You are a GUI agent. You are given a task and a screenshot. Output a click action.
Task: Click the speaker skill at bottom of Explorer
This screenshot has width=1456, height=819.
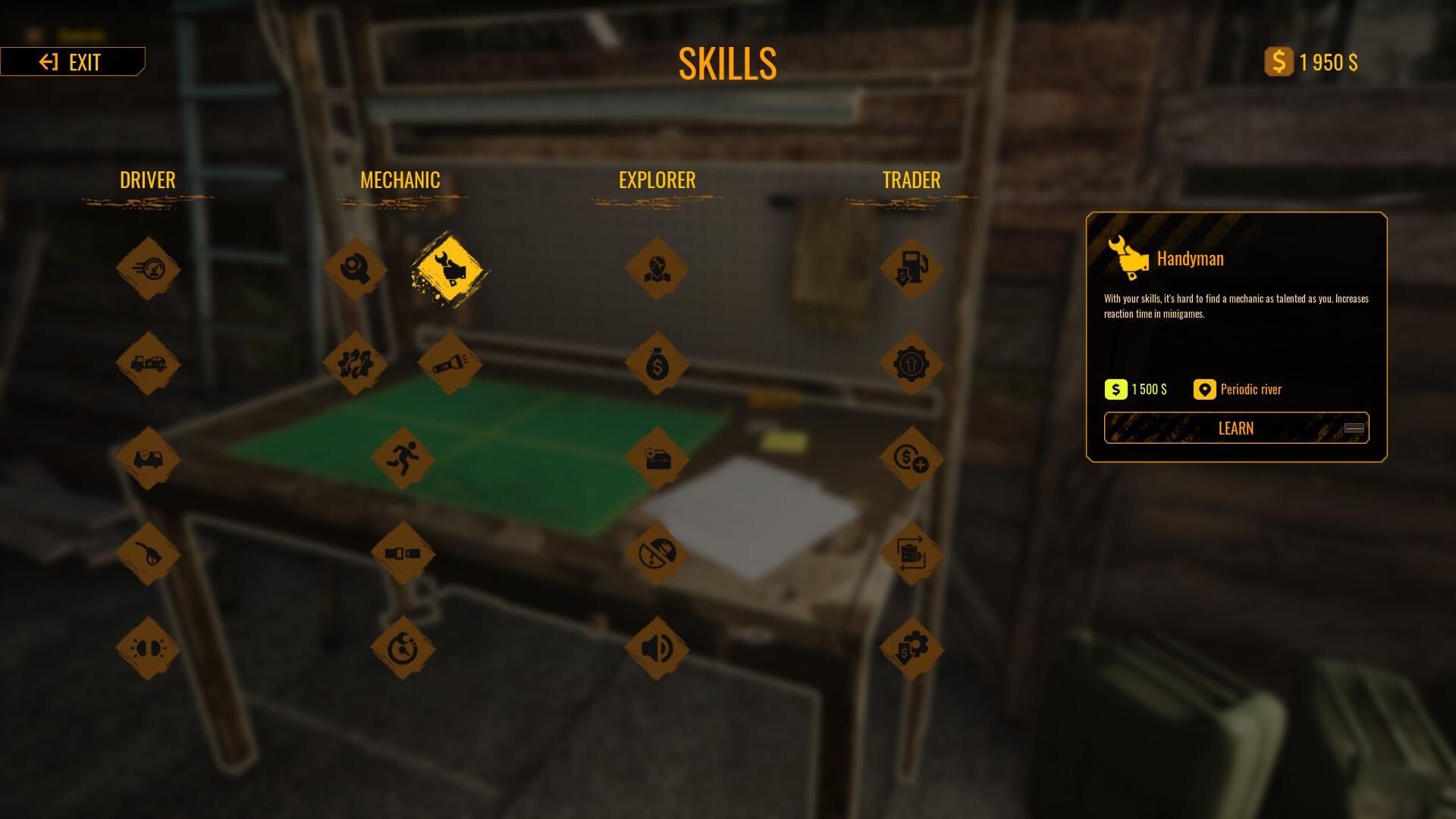657,649
